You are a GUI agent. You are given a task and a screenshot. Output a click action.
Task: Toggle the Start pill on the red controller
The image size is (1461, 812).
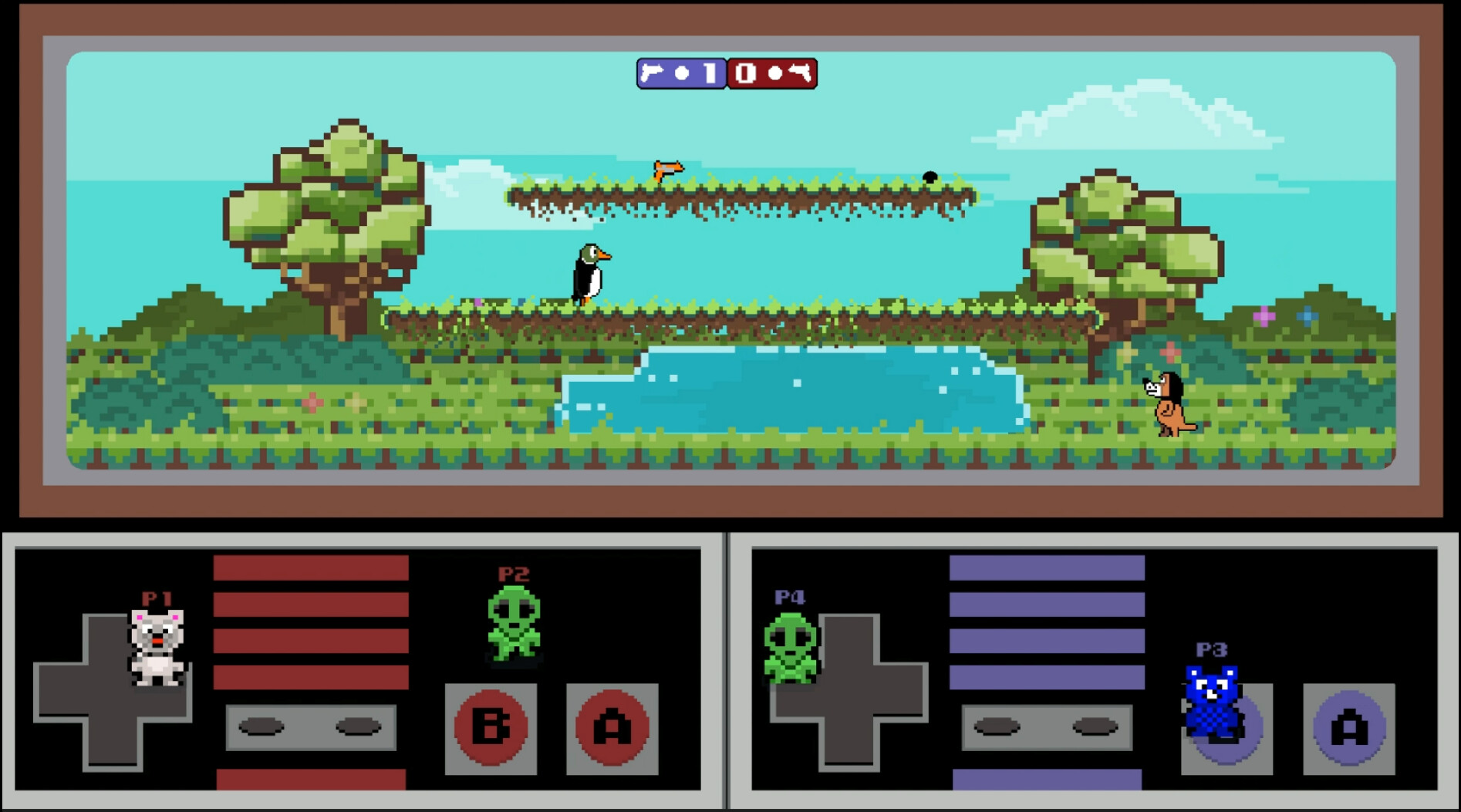359,727
